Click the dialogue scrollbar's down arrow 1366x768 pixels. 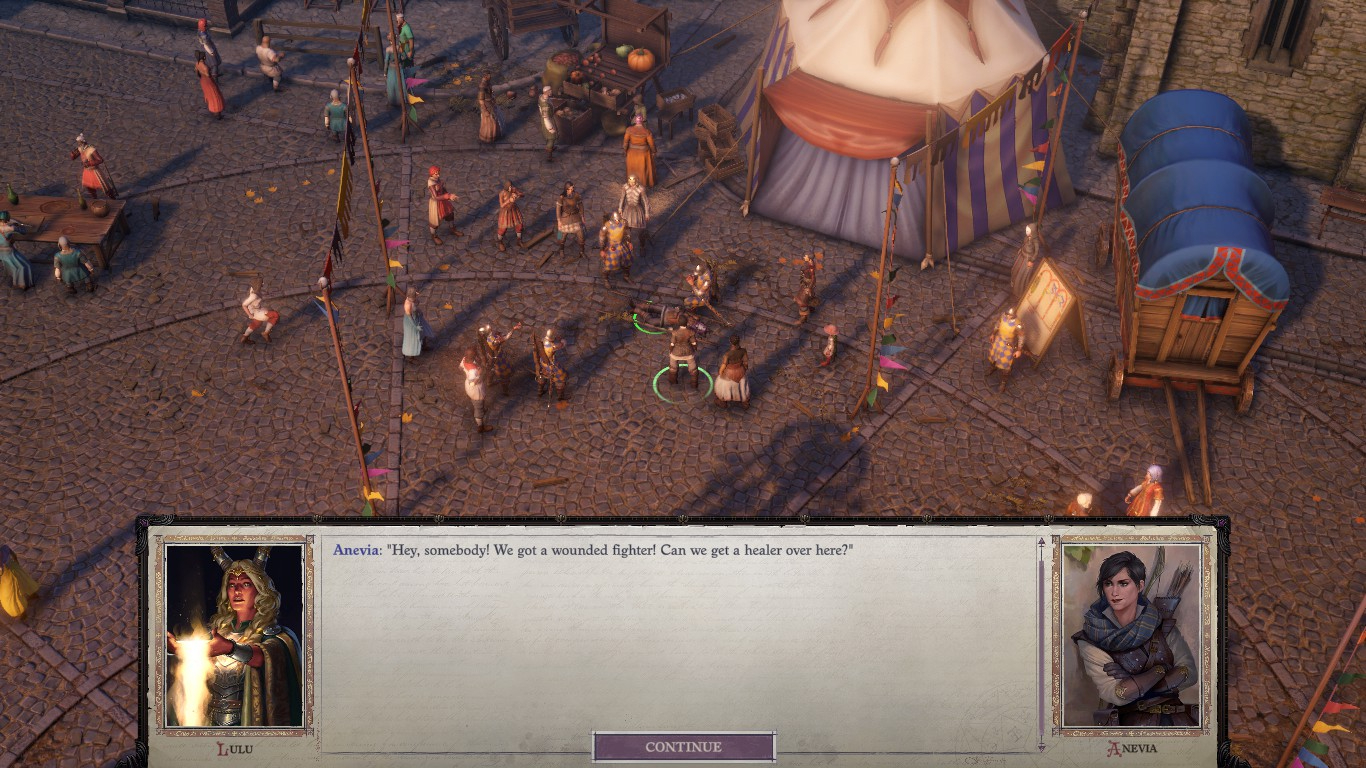click(x=1041, y=745)
